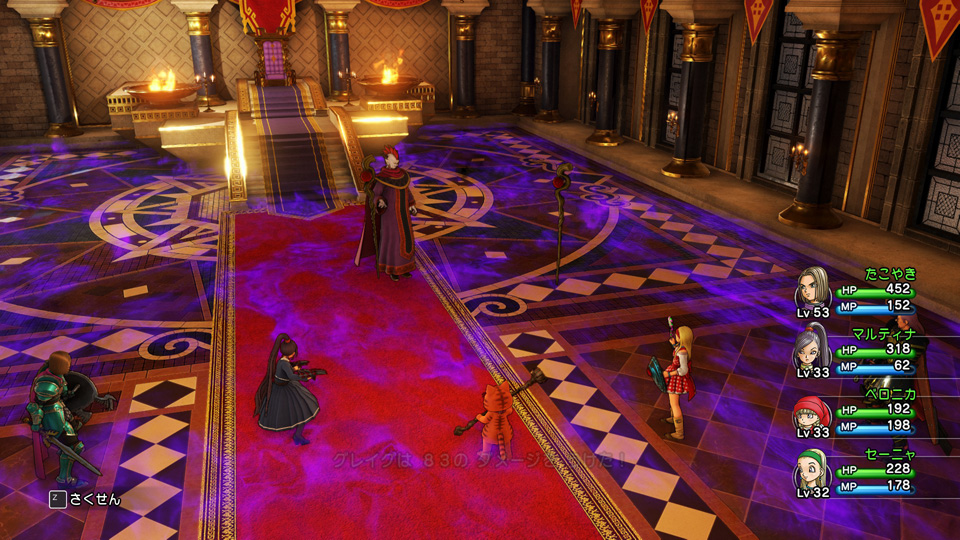Select たこやき's party portrait

(812, 287)
